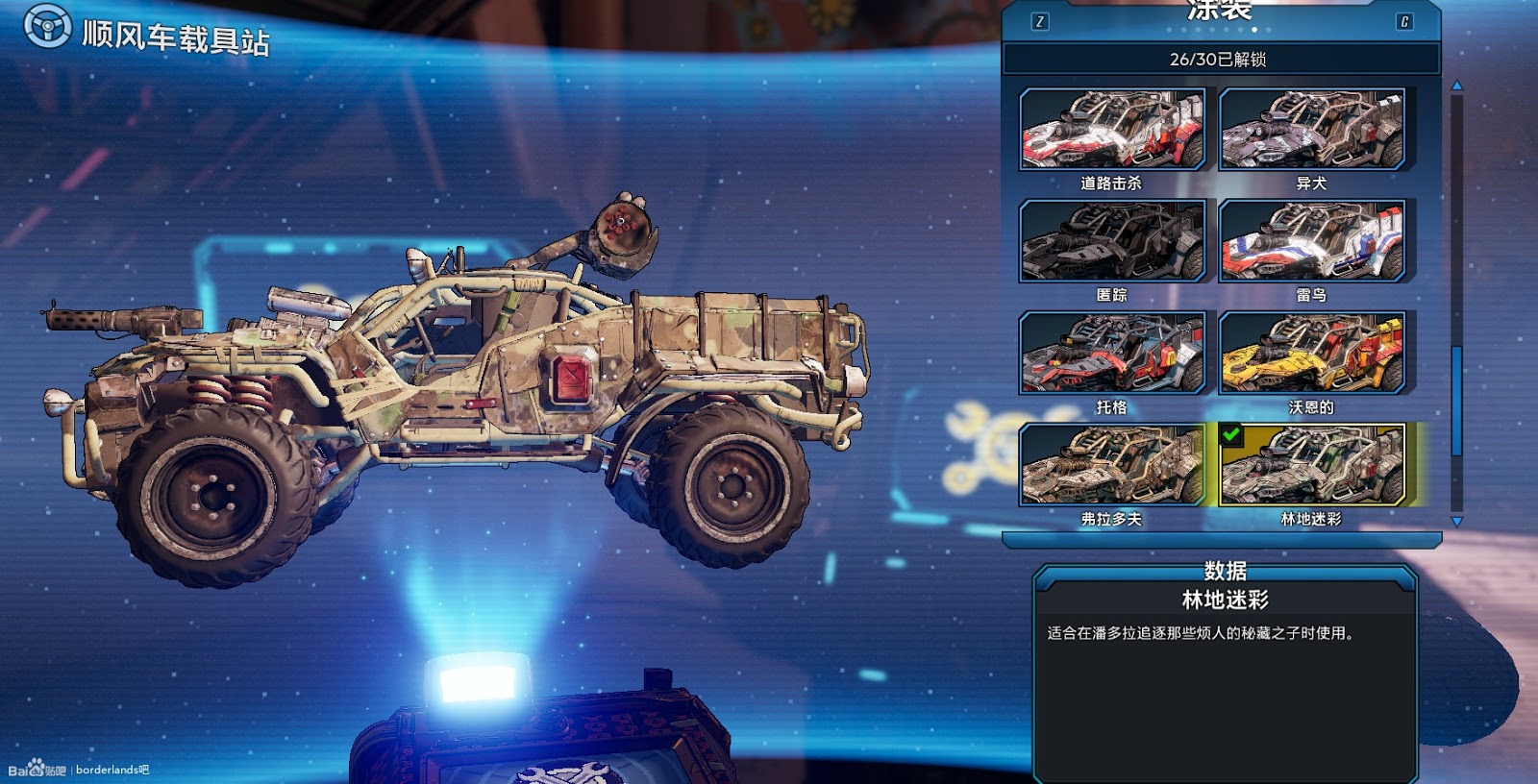
Task: Select the 道路击杀 vehicle skin
Action: pyautogui.click(x=1111, y=130)
